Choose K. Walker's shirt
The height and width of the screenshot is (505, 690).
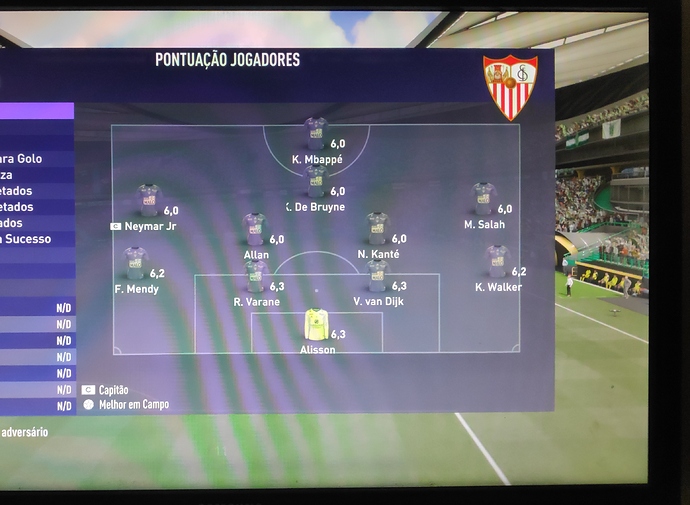[497, 262]
